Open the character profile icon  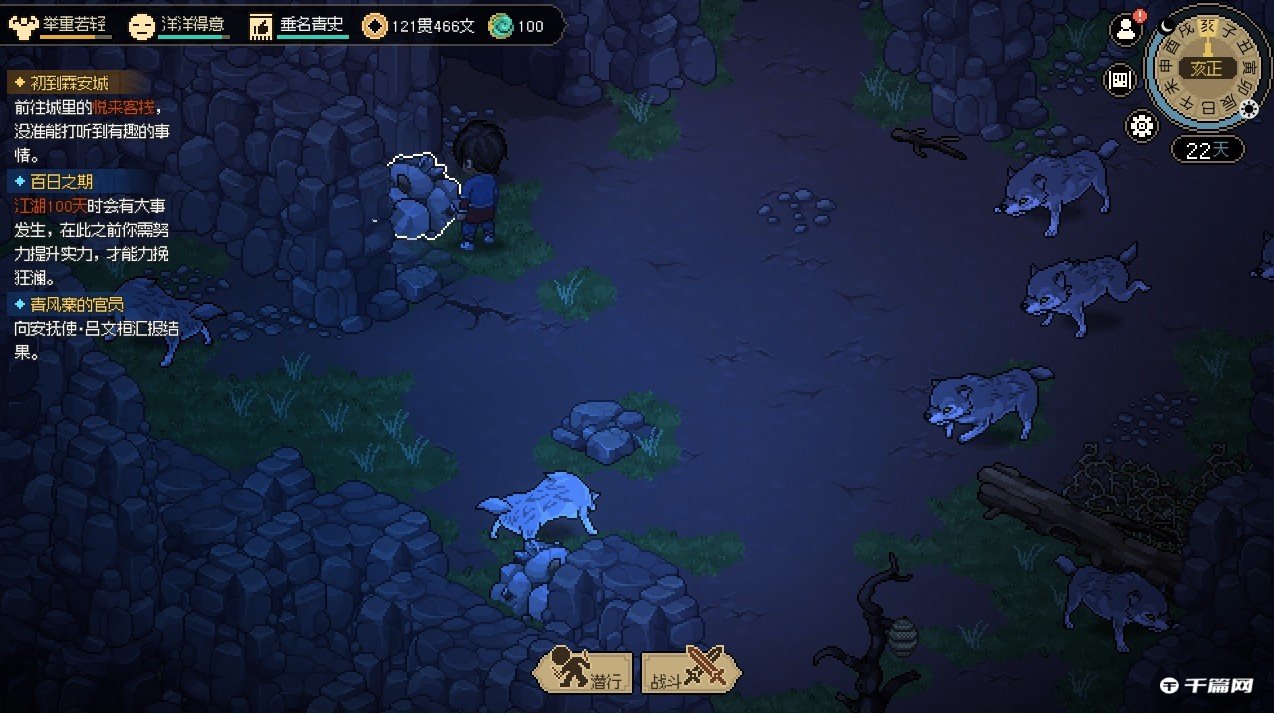click(x=1126, y=31)
